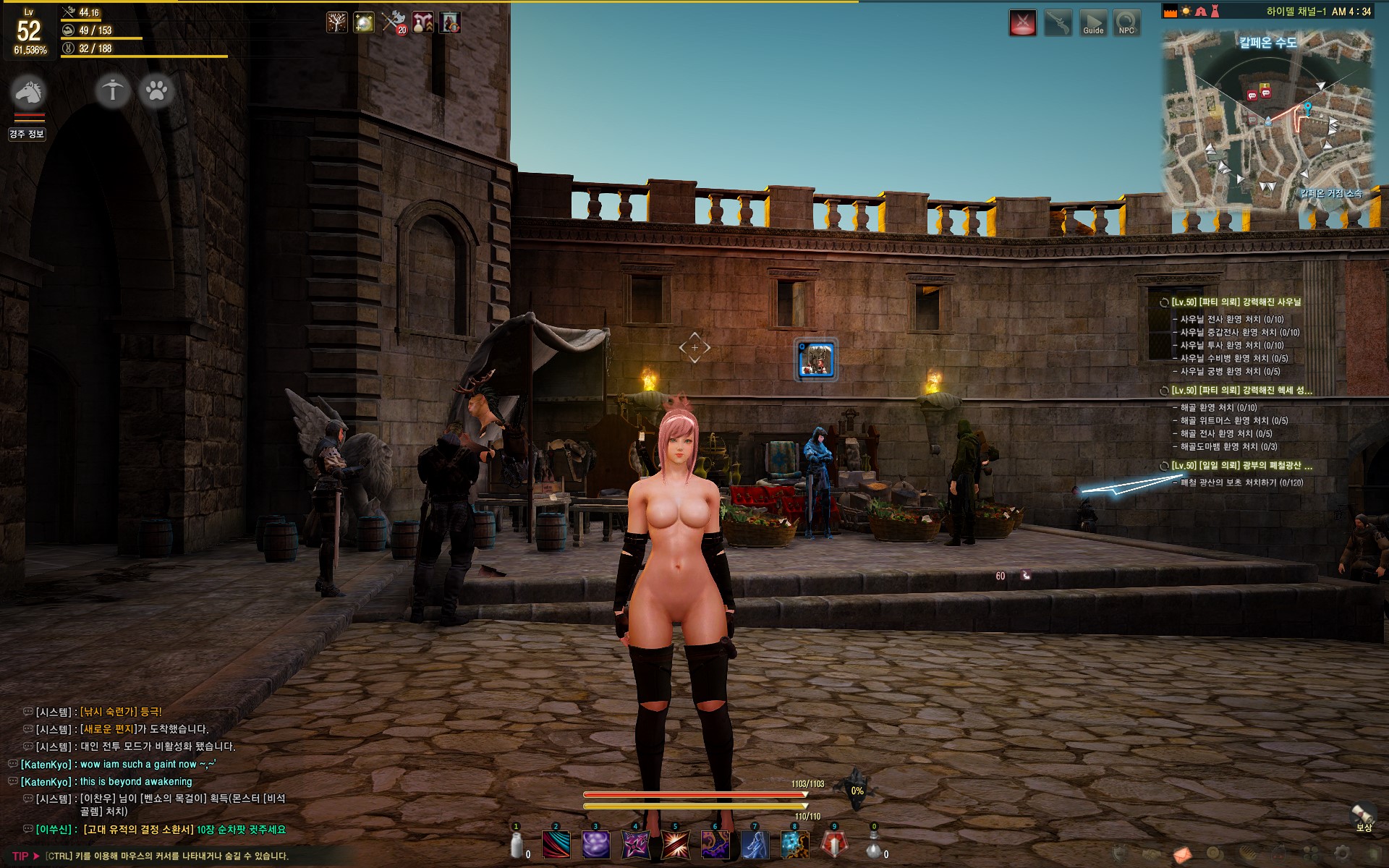Open the reward scroll button
The width and height of the screenshot is (1389, 868).
pyautogui.click(x=1363, y=816)
